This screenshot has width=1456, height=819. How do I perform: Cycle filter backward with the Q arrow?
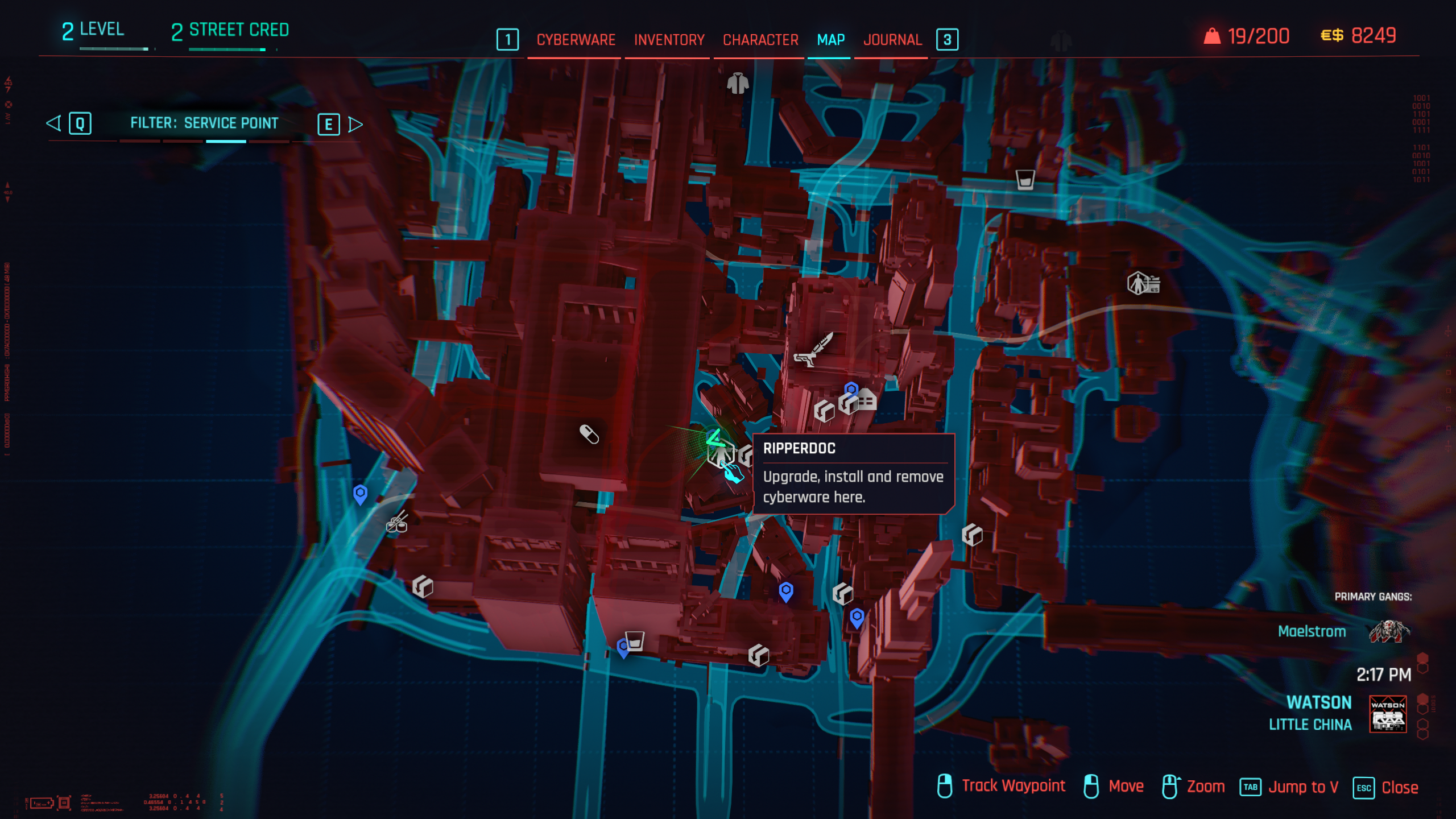(x=53, y=122)
